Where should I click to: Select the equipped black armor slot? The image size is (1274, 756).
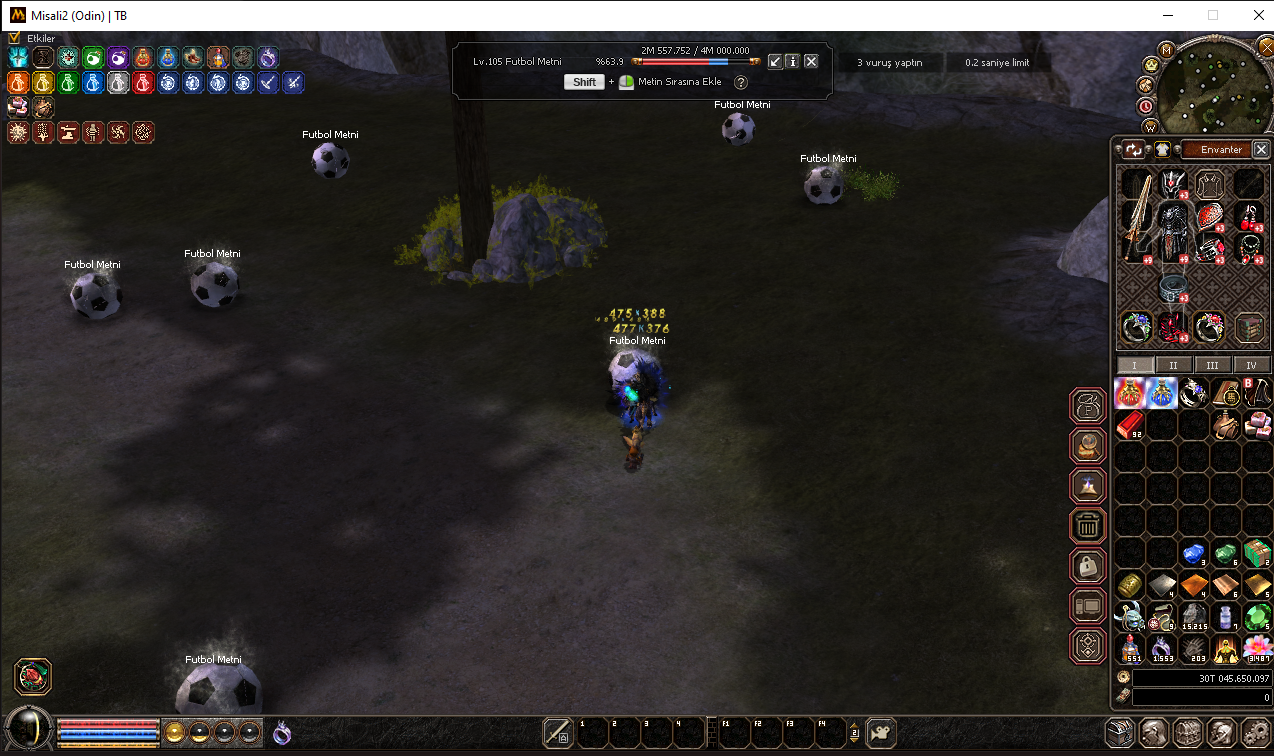(1173, 229)
